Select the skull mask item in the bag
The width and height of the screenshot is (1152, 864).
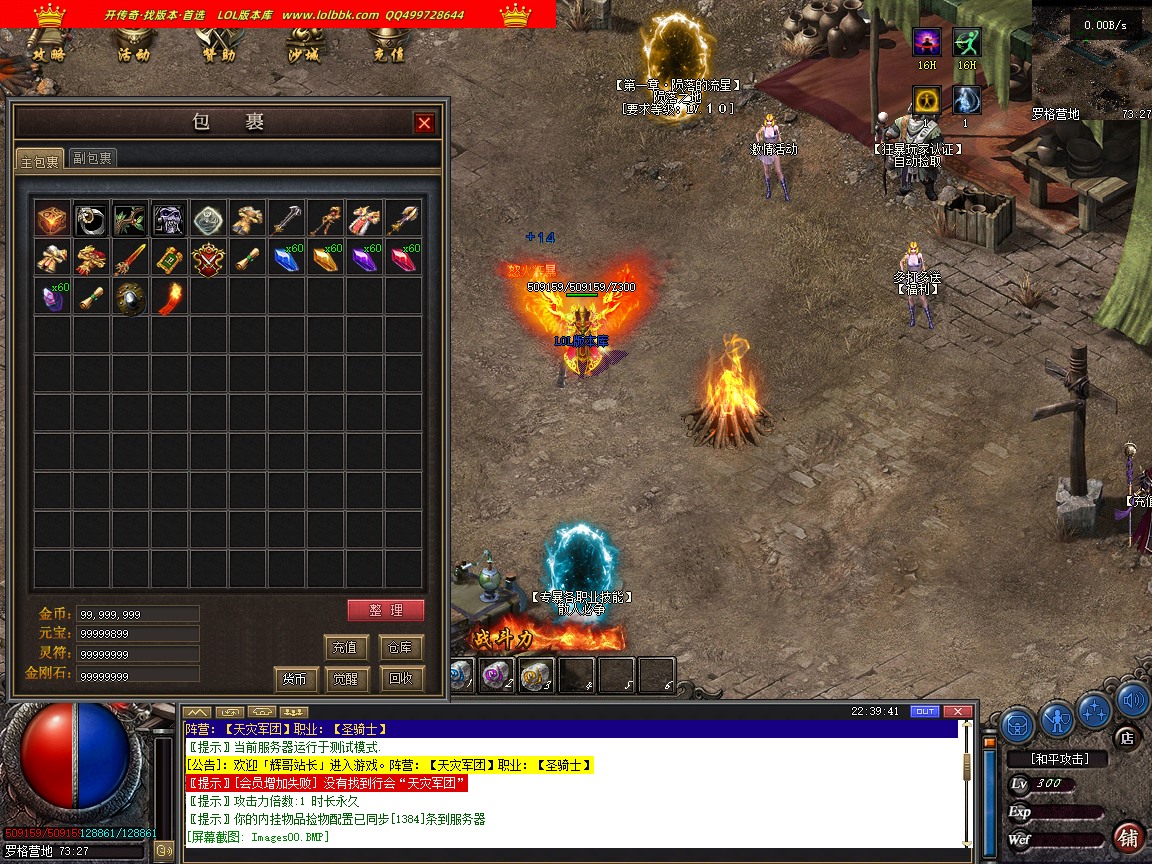169,219
